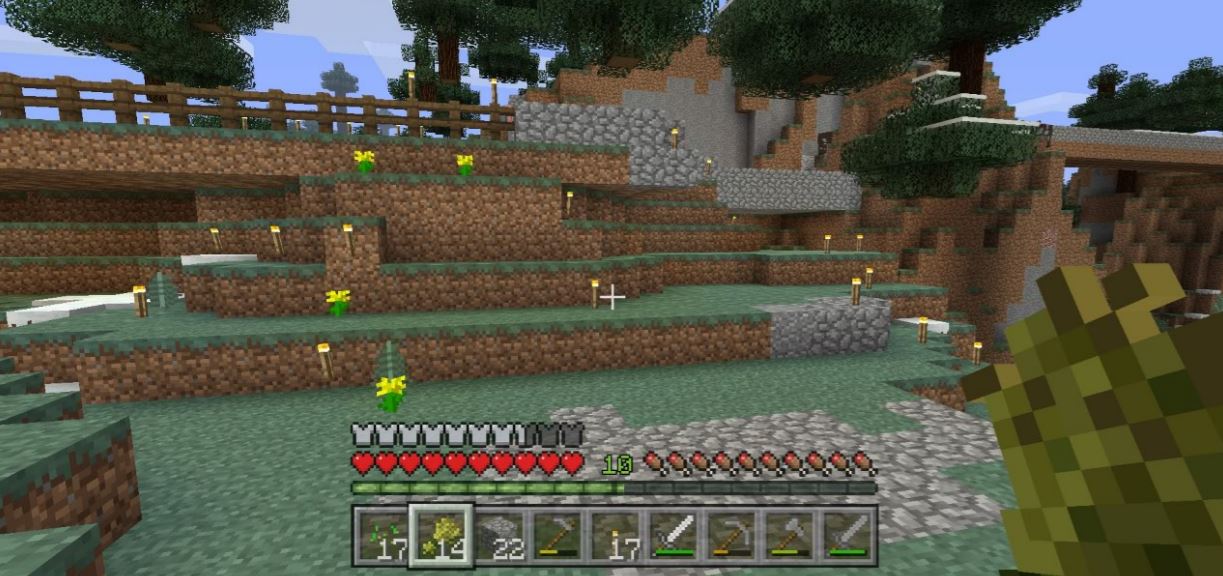
Task: Choose the highlighted wheat slot
Action: coord(439,536)
